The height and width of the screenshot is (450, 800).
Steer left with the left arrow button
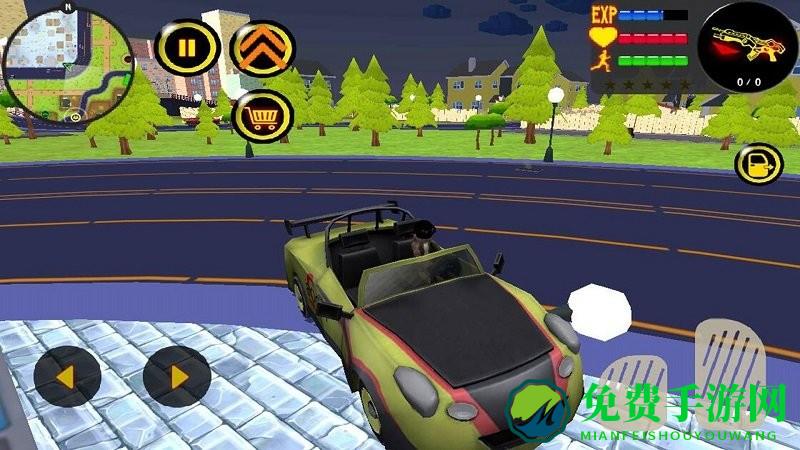tap(67, 377)
